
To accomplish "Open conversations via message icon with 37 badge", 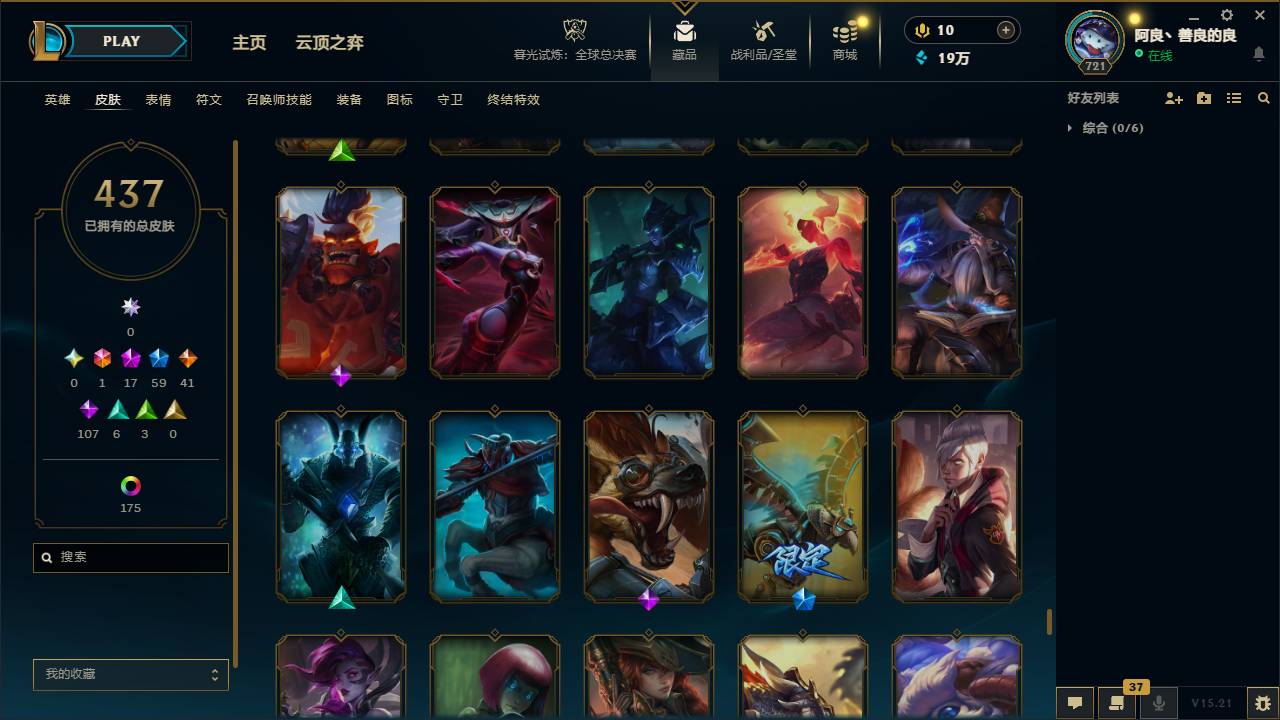I will coord(1117,703).
